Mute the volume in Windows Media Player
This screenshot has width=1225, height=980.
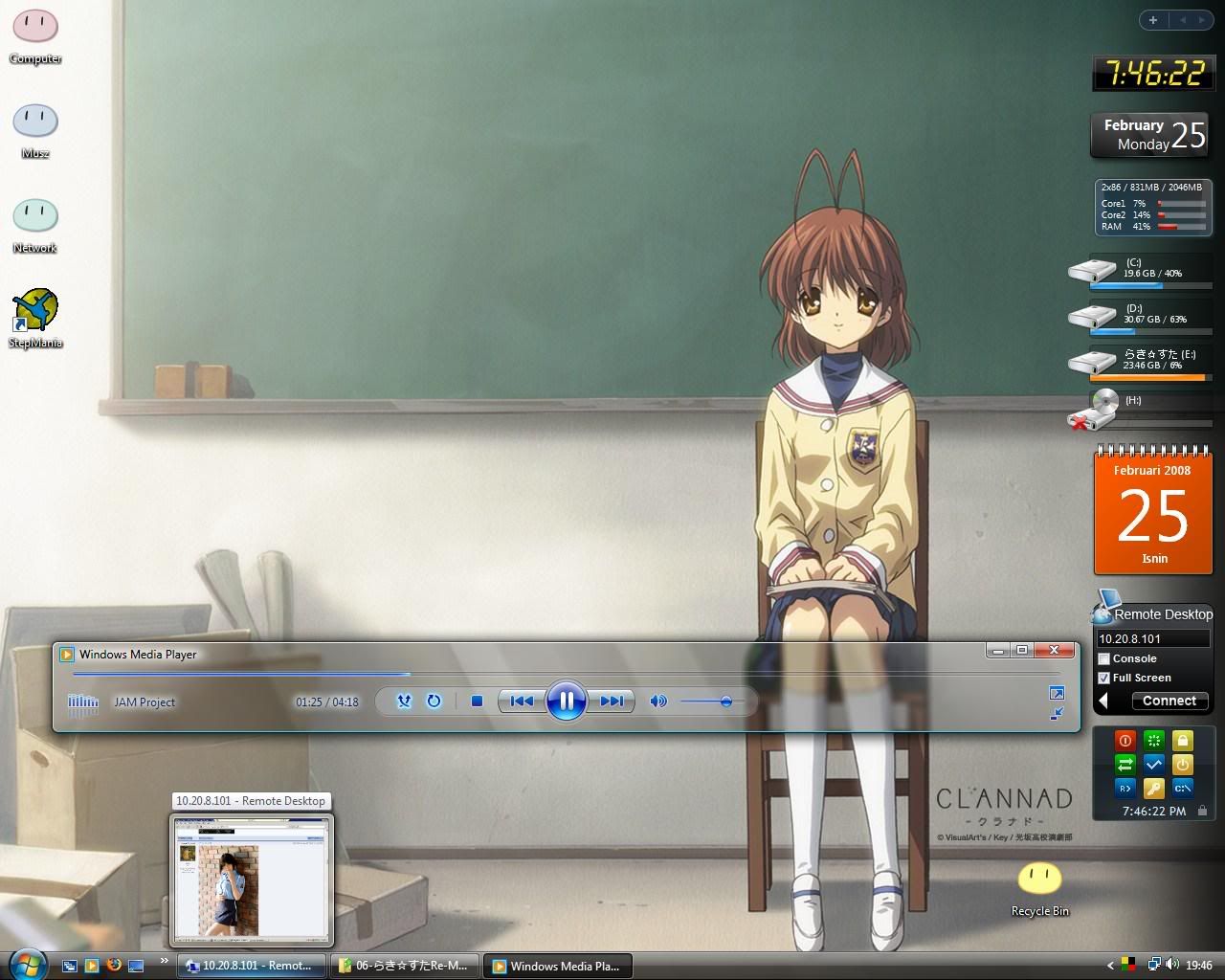point(657,702)
